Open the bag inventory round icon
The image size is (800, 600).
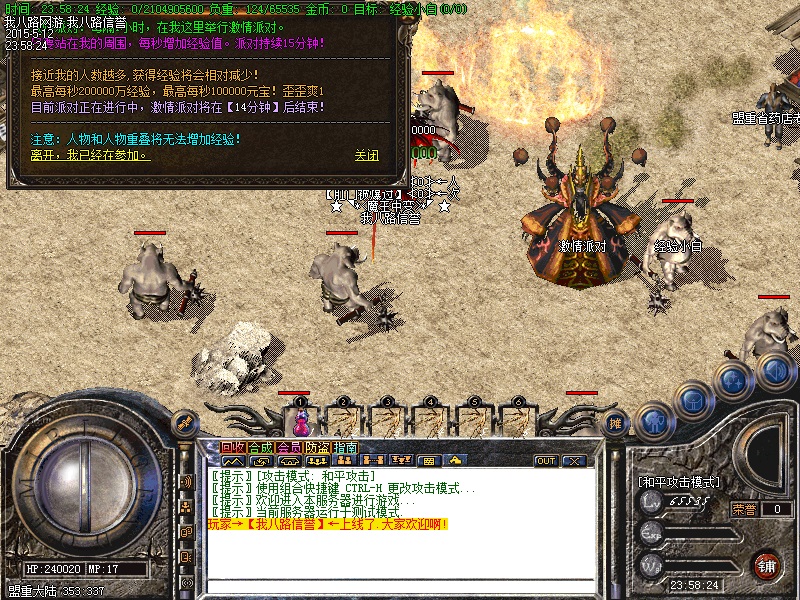[692, 402]
